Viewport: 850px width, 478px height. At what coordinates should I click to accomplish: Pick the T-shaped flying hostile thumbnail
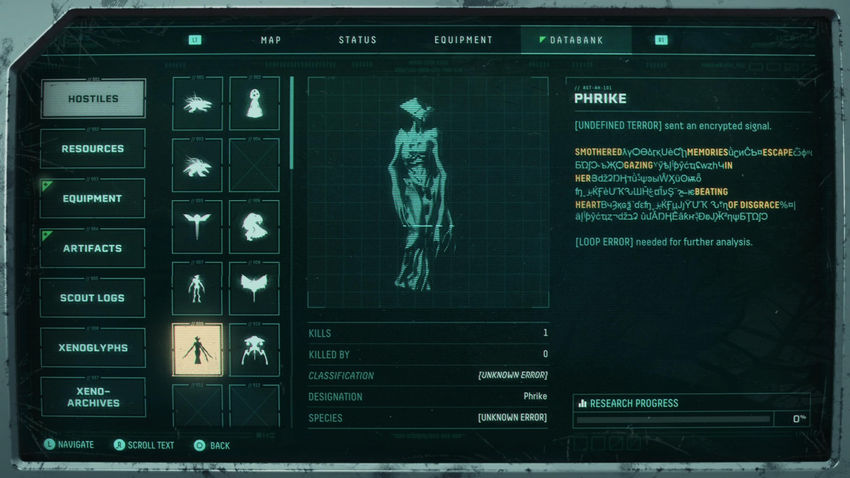(x=197, y=226)
